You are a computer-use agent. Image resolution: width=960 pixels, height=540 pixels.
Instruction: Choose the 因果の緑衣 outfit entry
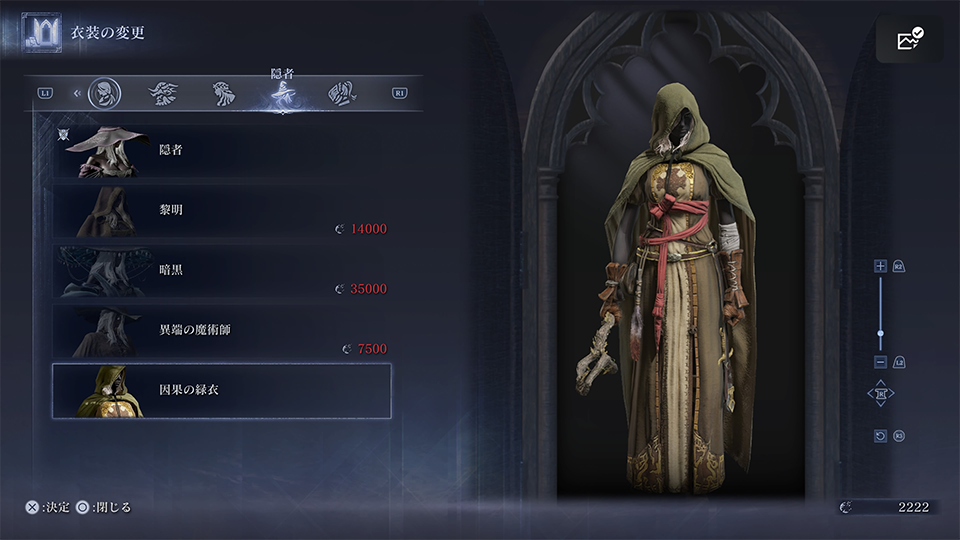point(221,390)
